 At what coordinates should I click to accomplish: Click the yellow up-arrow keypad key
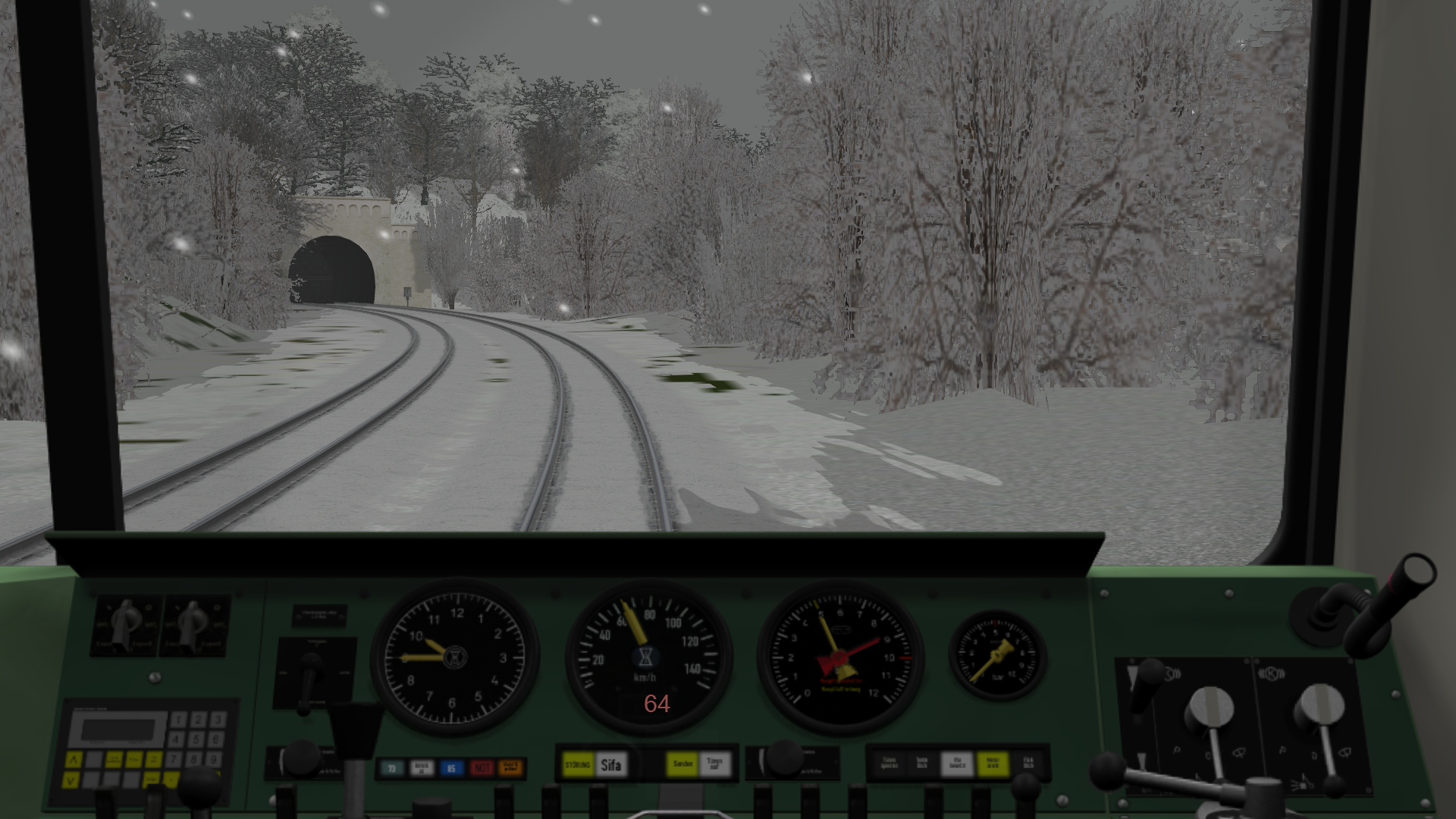click(x=73, y=759)
